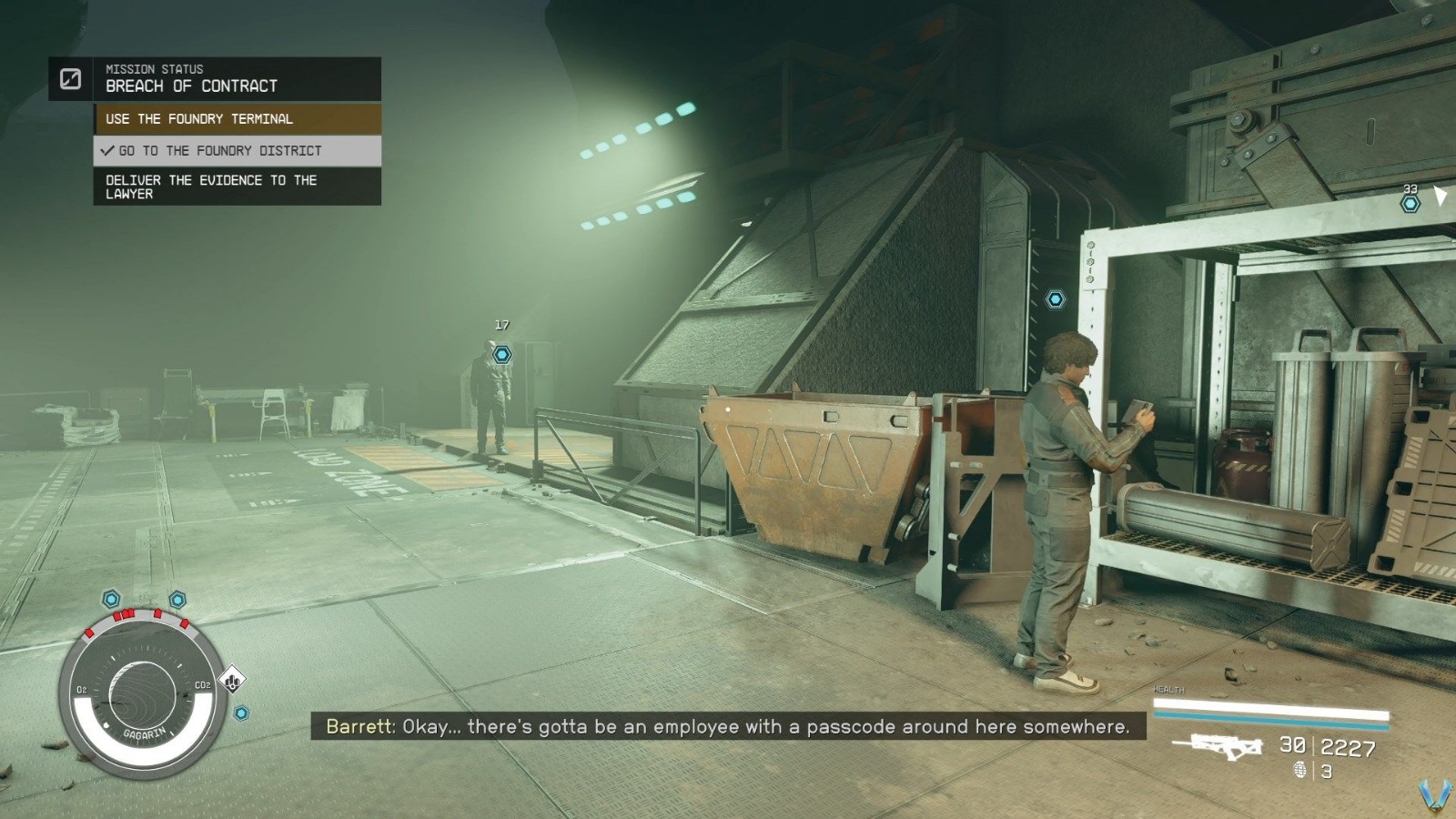Screen dimensions: 1456x819
Task: Click the leftmost blue hex marker above the compass
Action: tap(110, 600)
